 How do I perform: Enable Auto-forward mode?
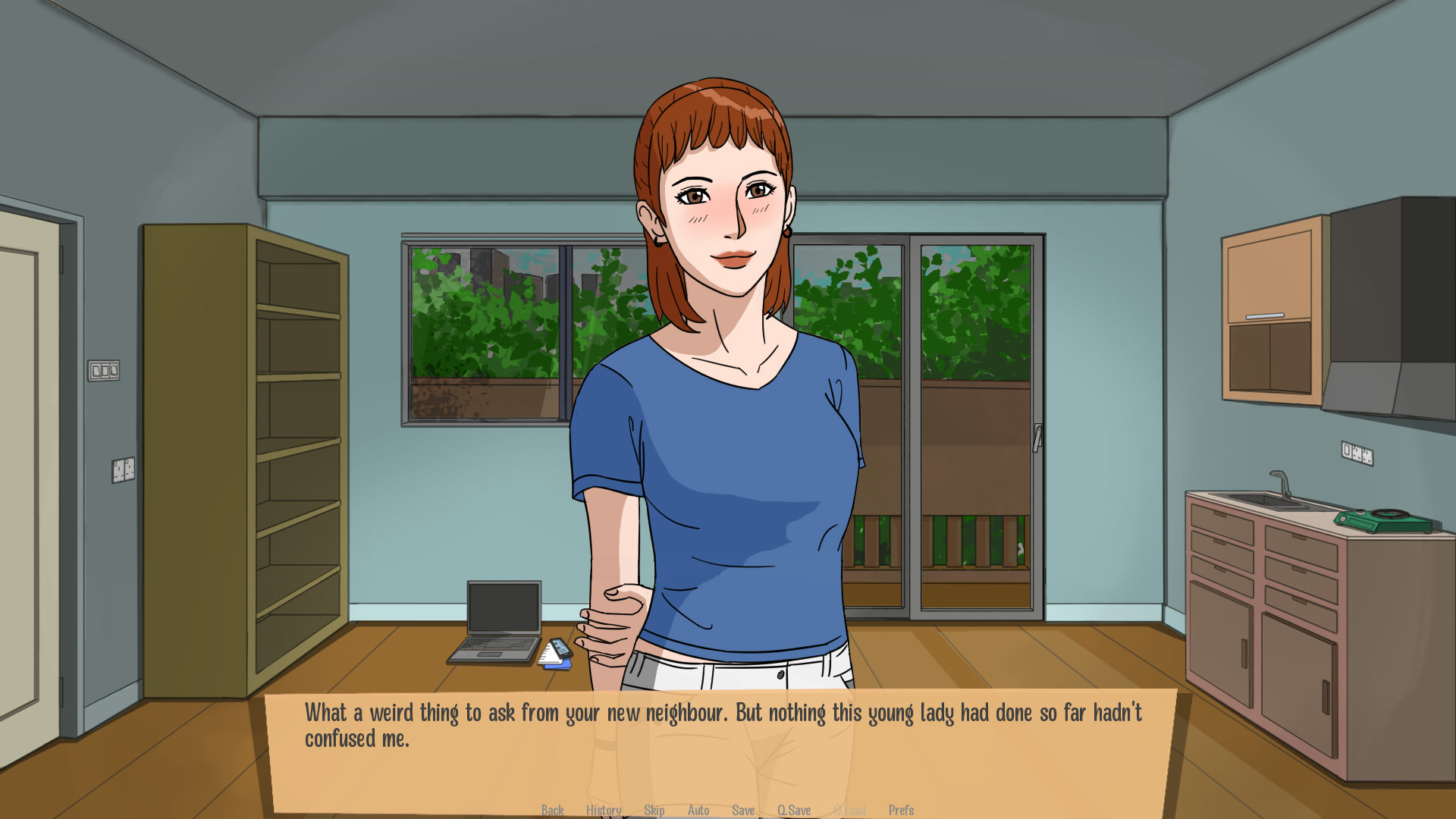coord(698,809)
